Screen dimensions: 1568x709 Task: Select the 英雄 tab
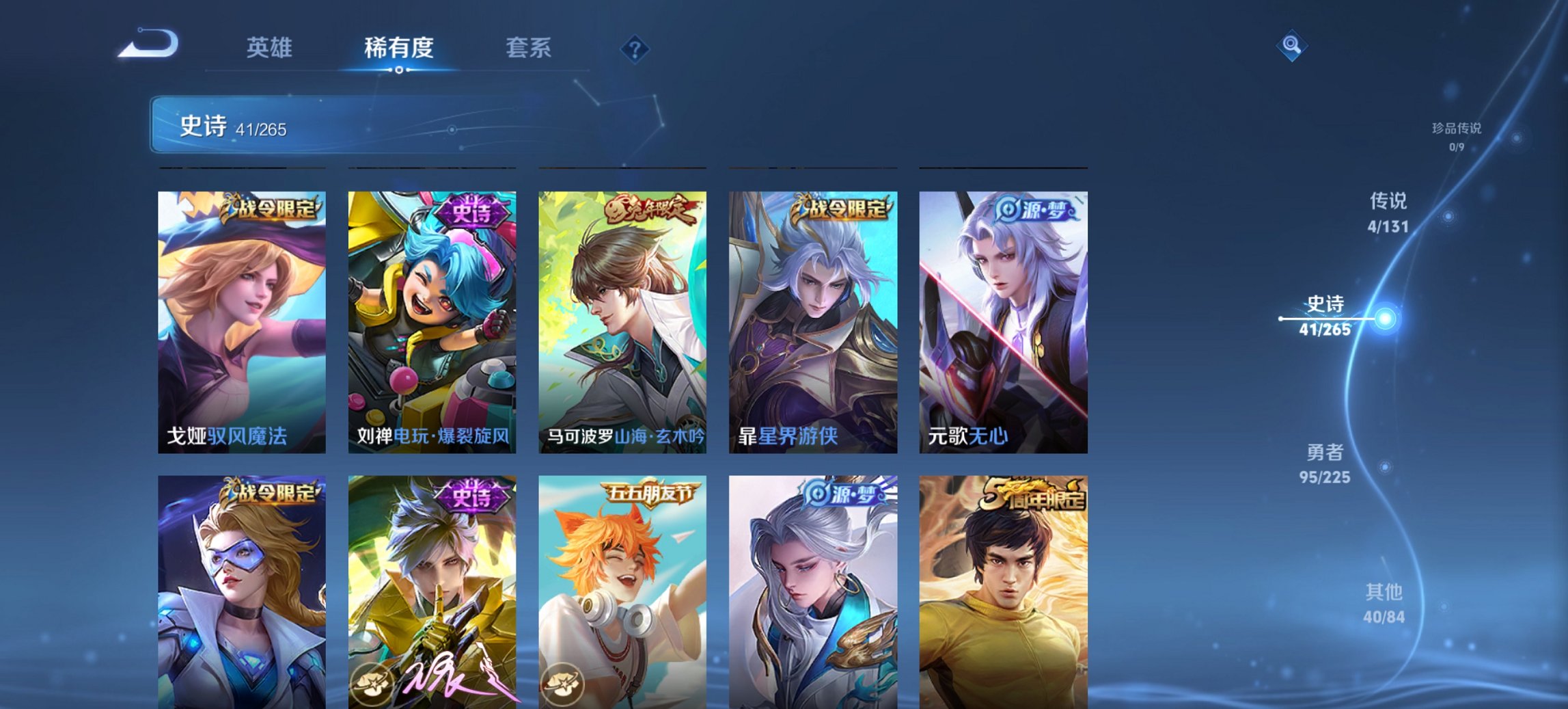[271, 48]
